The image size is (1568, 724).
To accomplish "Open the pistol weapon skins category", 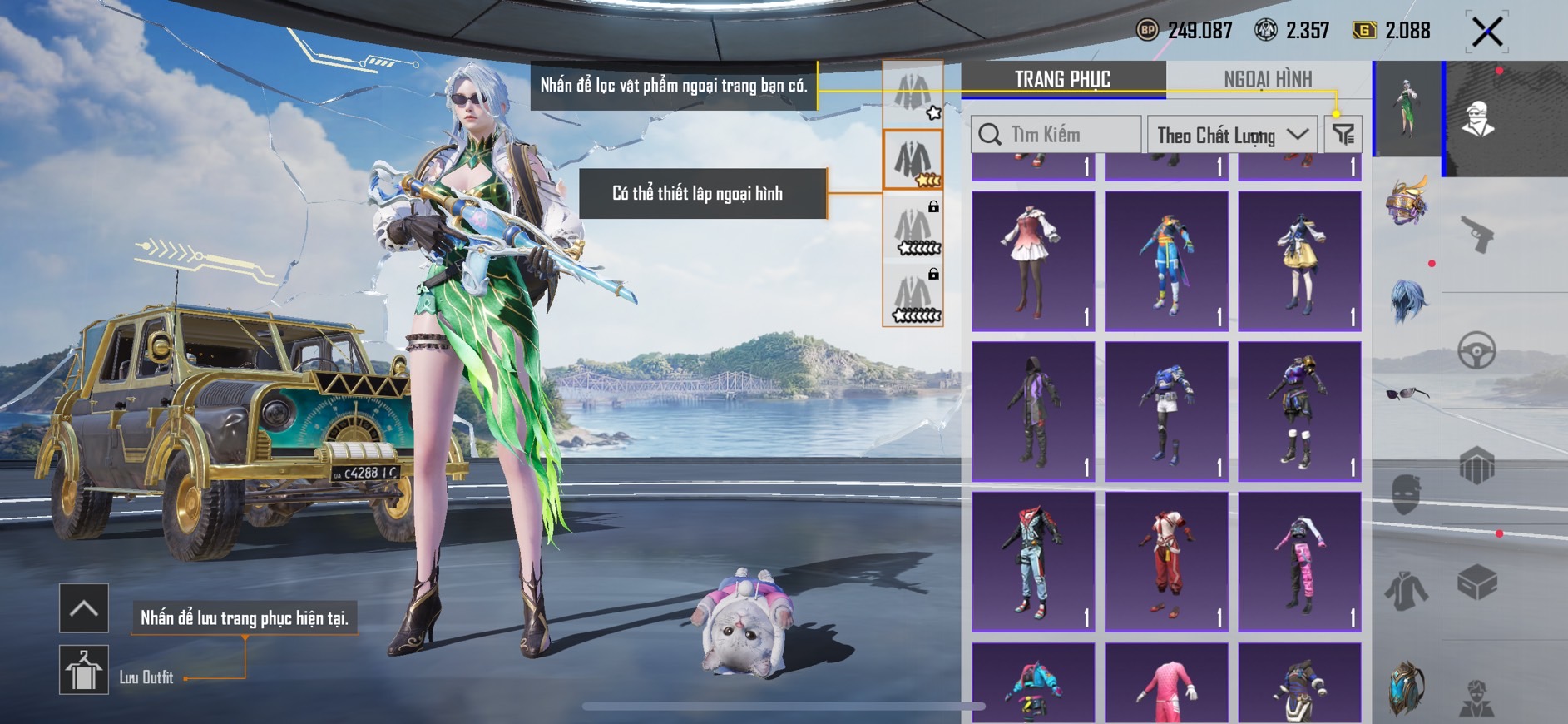I will point(1477,235).
